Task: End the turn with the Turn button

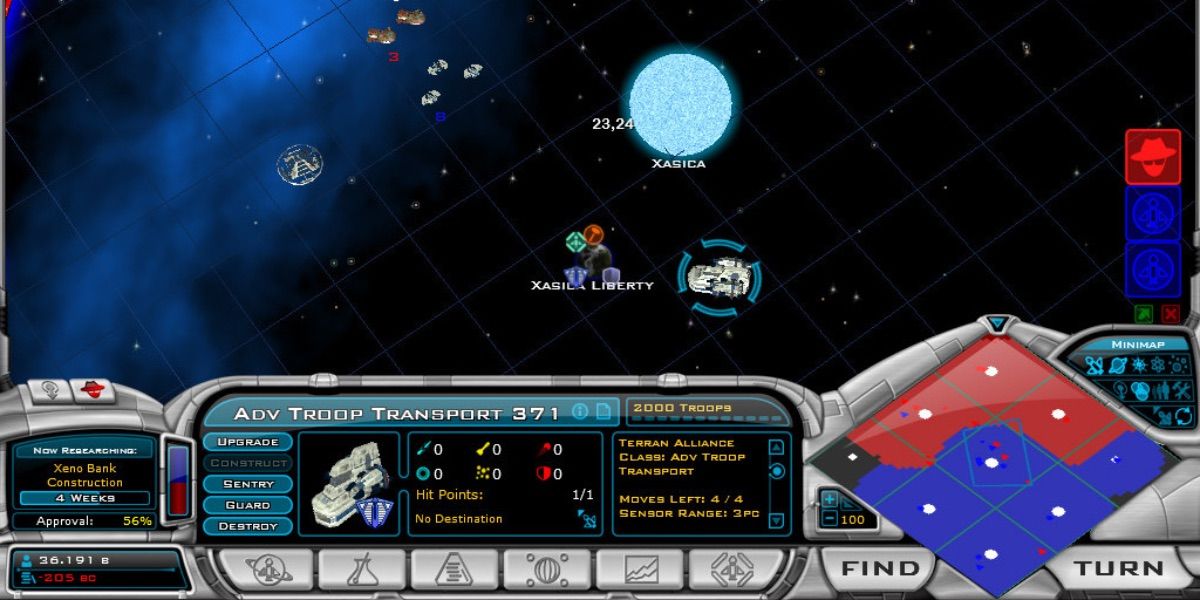Action: (x=1118, y=568)
